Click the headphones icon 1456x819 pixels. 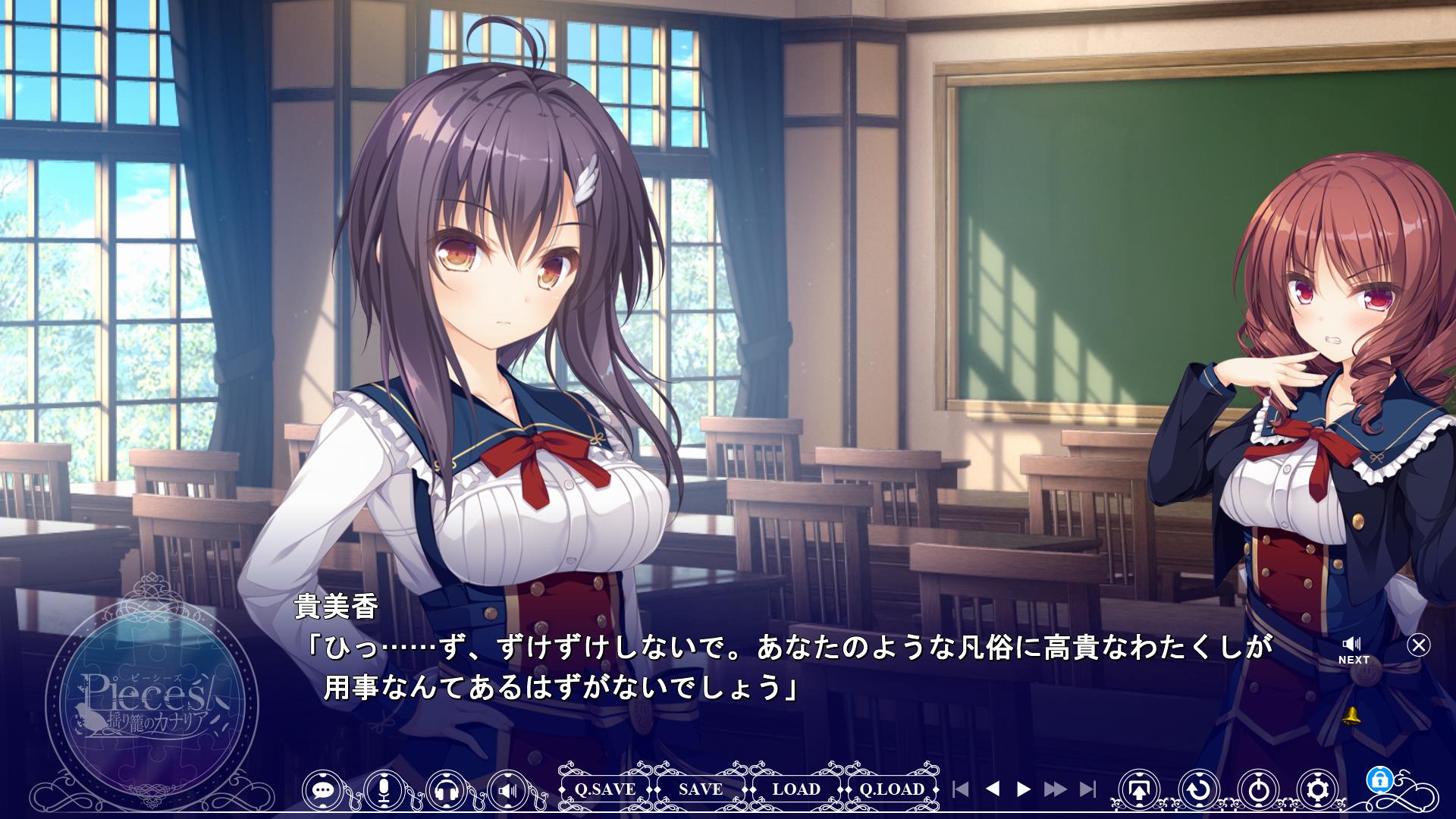coord(447,790)
